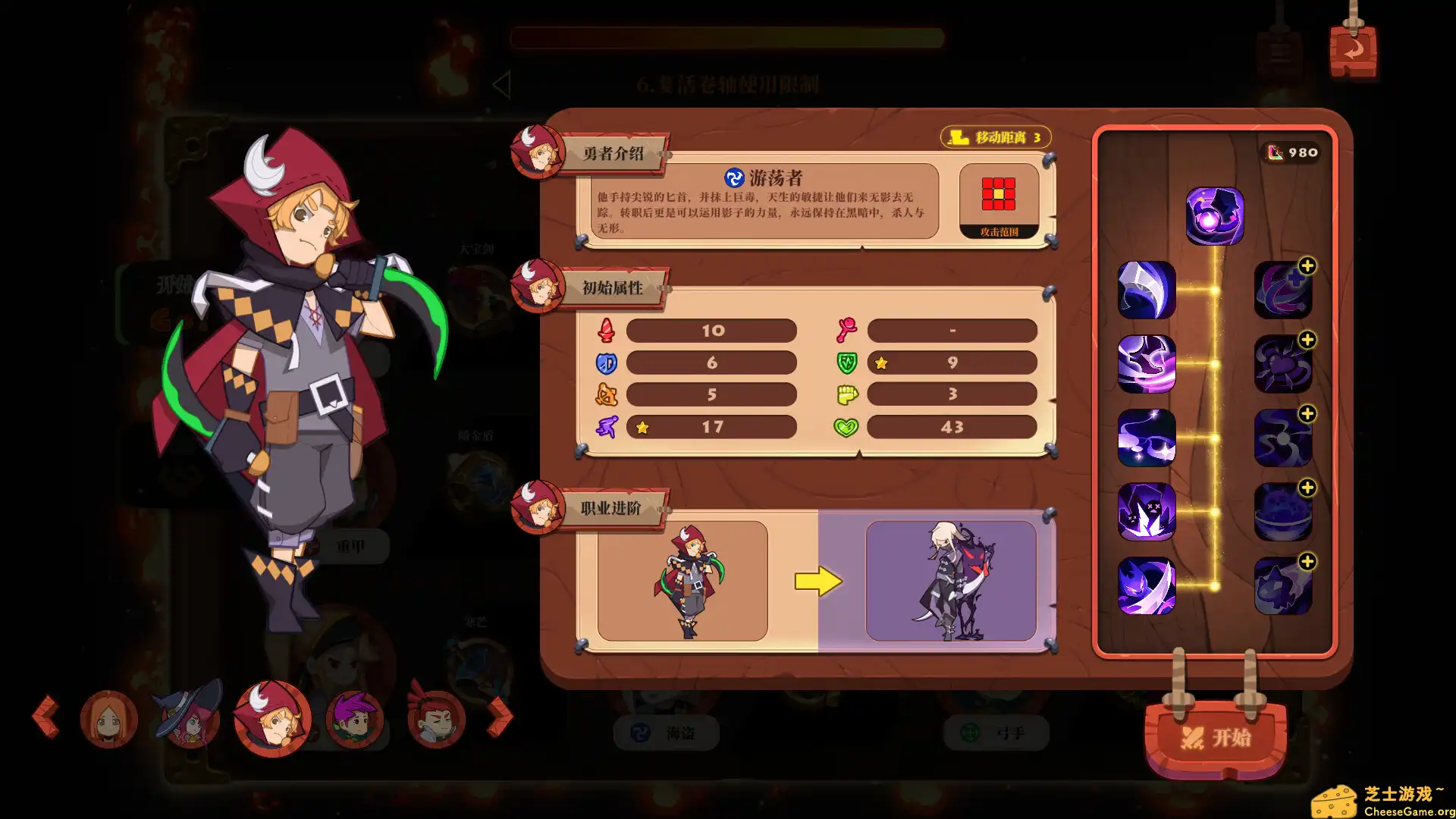Click the back chevron next to the title
This screenshot has width=1456, height=819.
click(x=502, y=83)
